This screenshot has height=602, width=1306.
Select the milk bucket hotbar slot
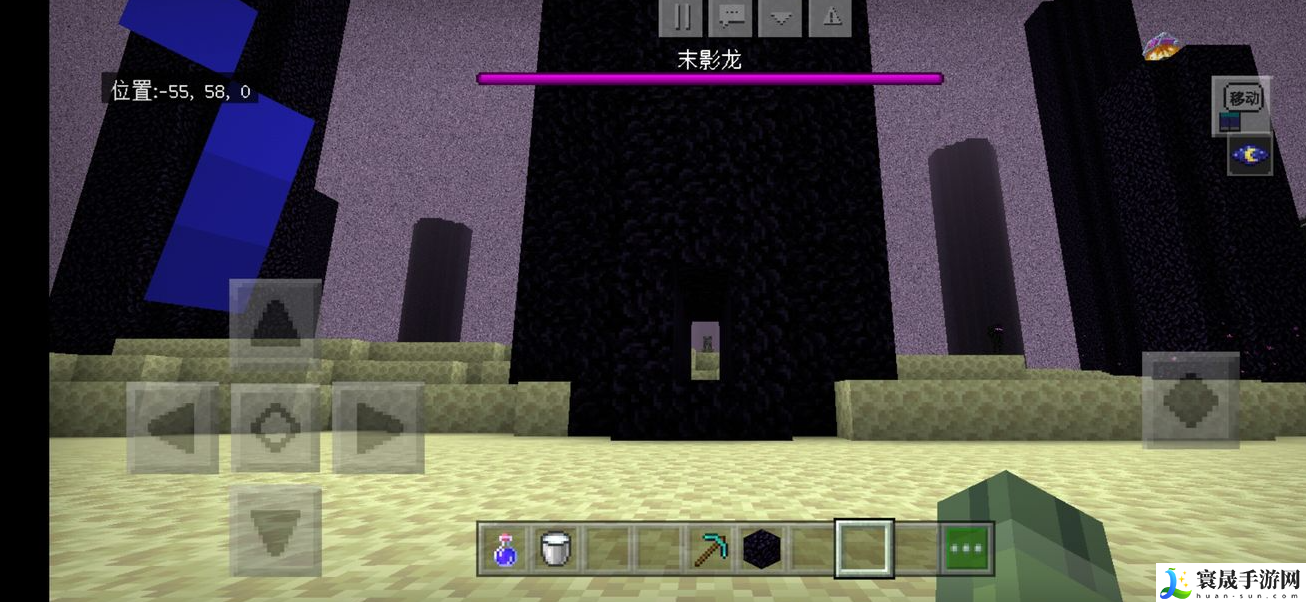click(x=557, y=549)
